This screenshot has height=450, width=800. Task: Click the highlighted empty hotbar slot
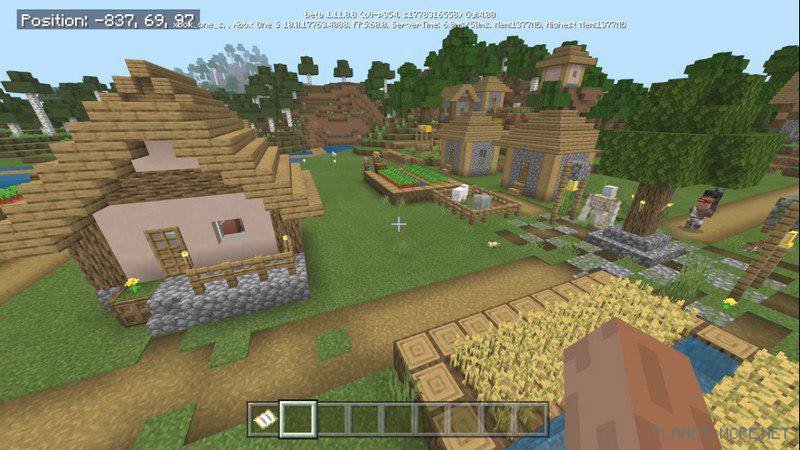[298, 419]
